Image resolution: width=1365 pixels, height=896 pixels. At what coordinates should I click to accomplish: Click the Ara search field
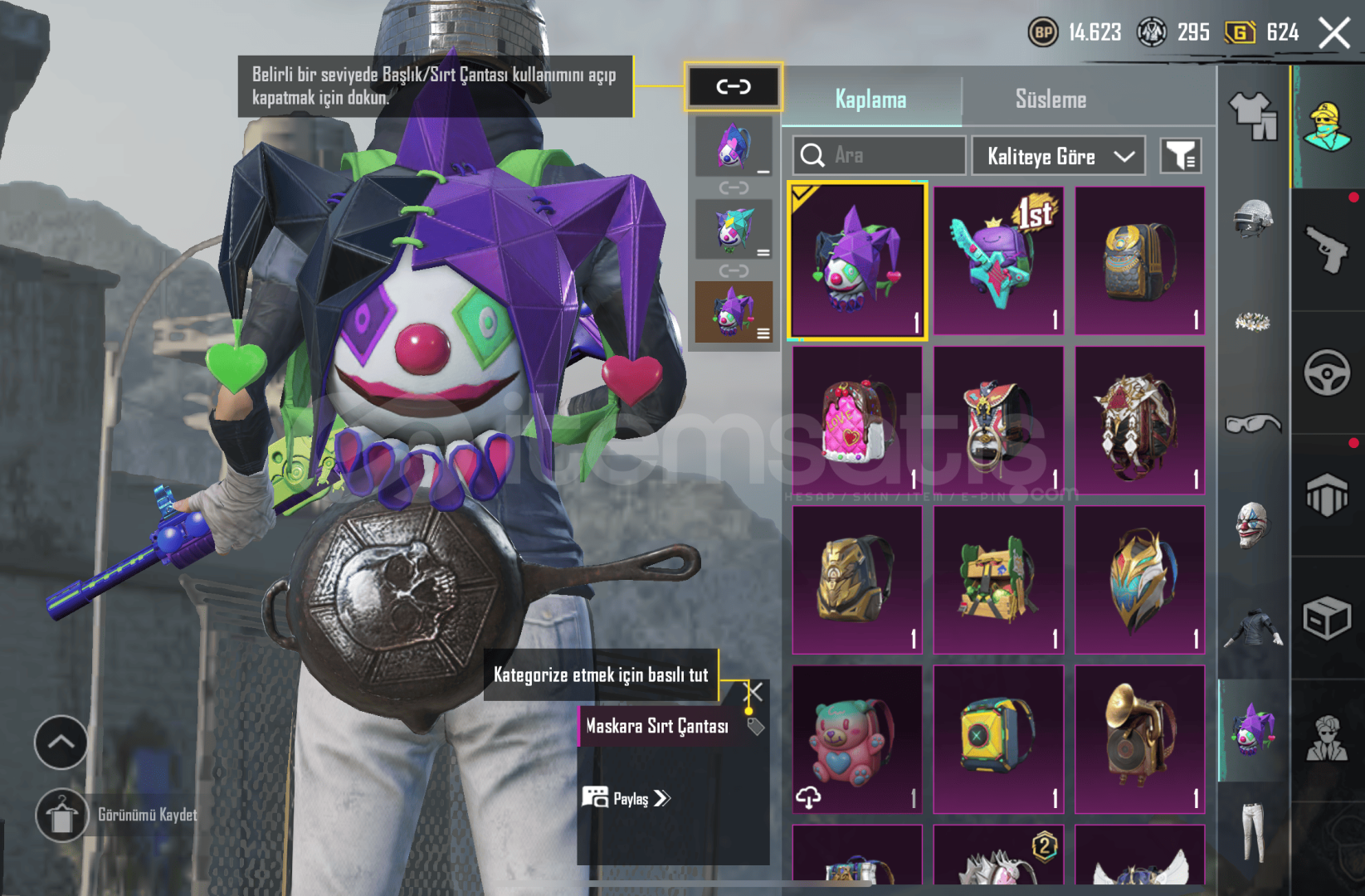point(880,155)
